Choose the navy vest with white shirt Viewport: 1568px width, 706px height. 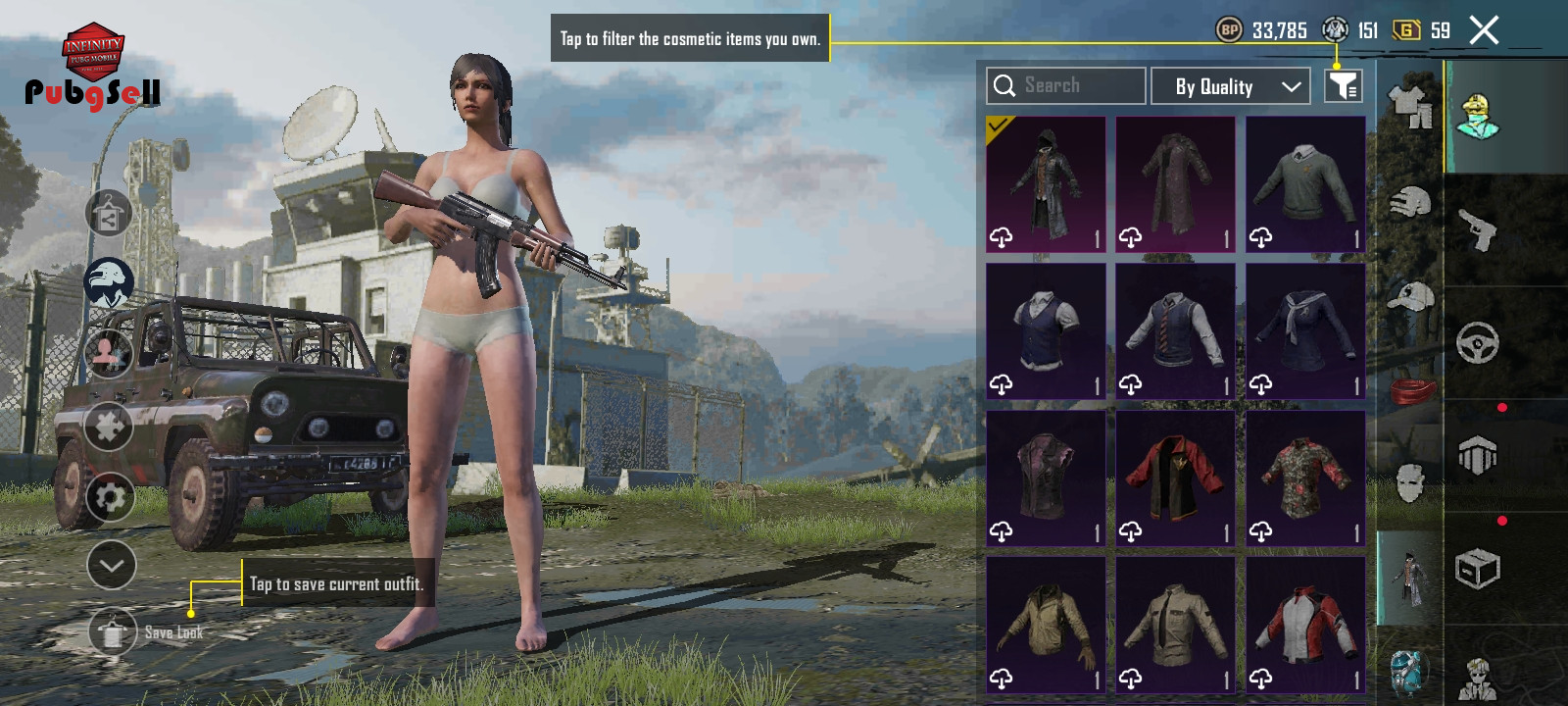coord(1046,331)
